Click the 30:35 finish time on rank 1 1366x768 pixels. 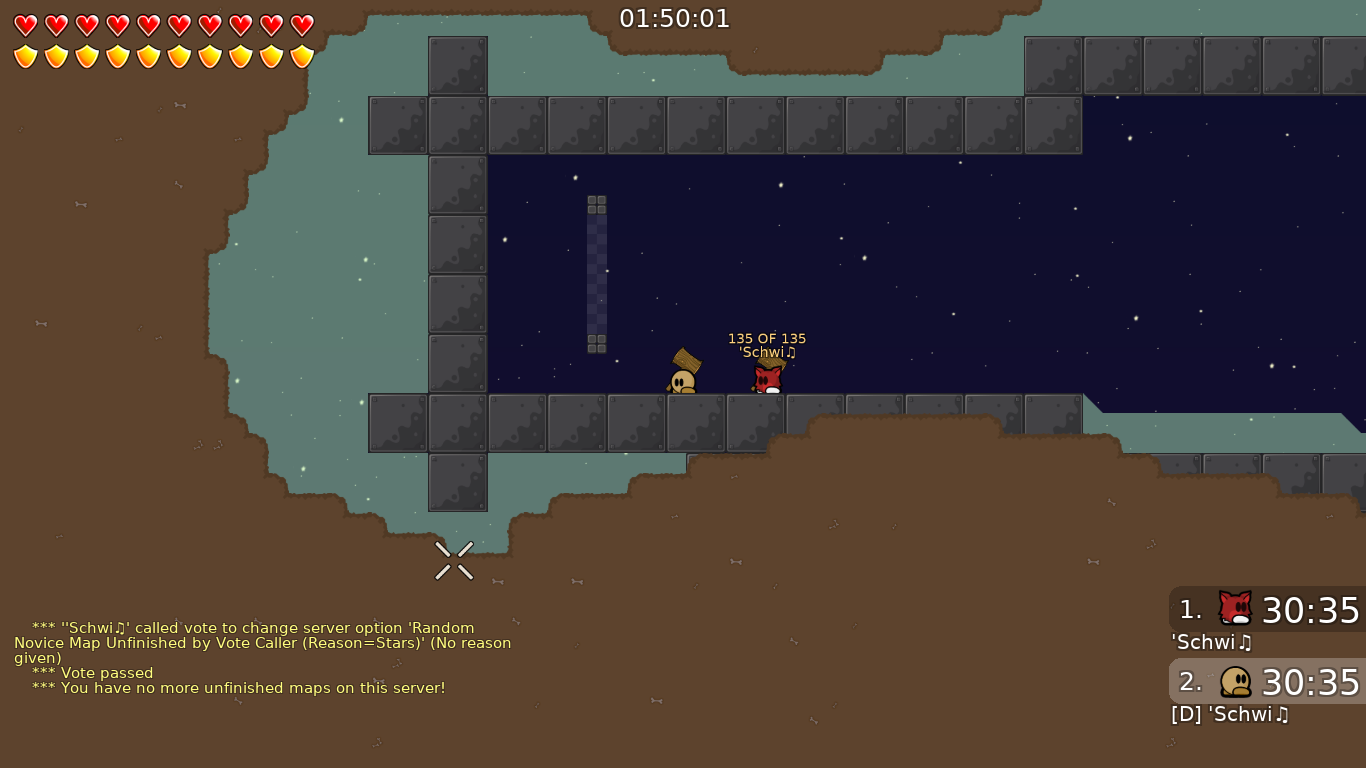(1311, 610)
